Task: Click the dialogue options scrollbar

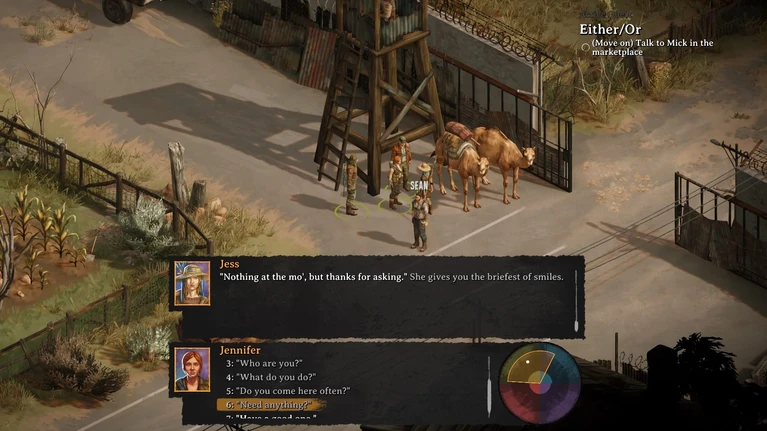Action: [x=488, y=385]
